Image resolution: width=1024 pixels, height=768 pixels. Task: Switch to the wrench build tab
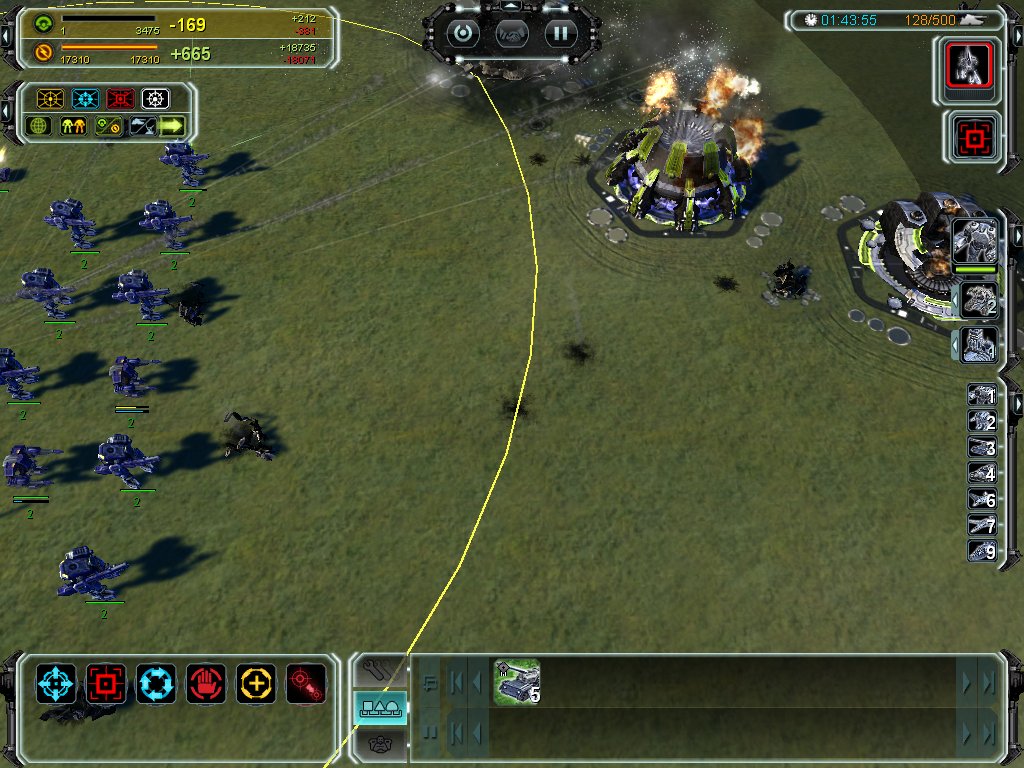[x=380, y=670]
